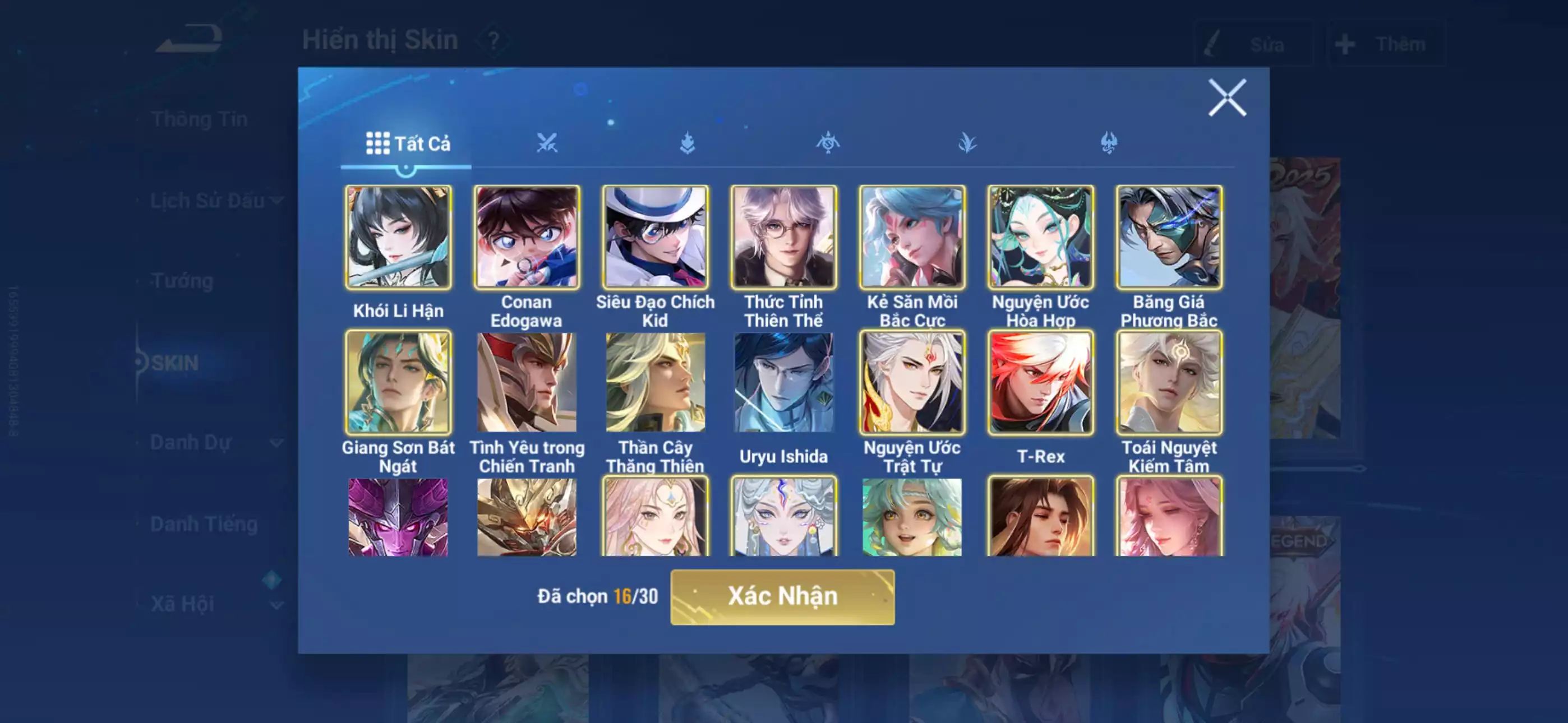The image size is (1568, 723).
Task: Click the Conan Edogawa skin thumbnail
Action: pos(527,237)
